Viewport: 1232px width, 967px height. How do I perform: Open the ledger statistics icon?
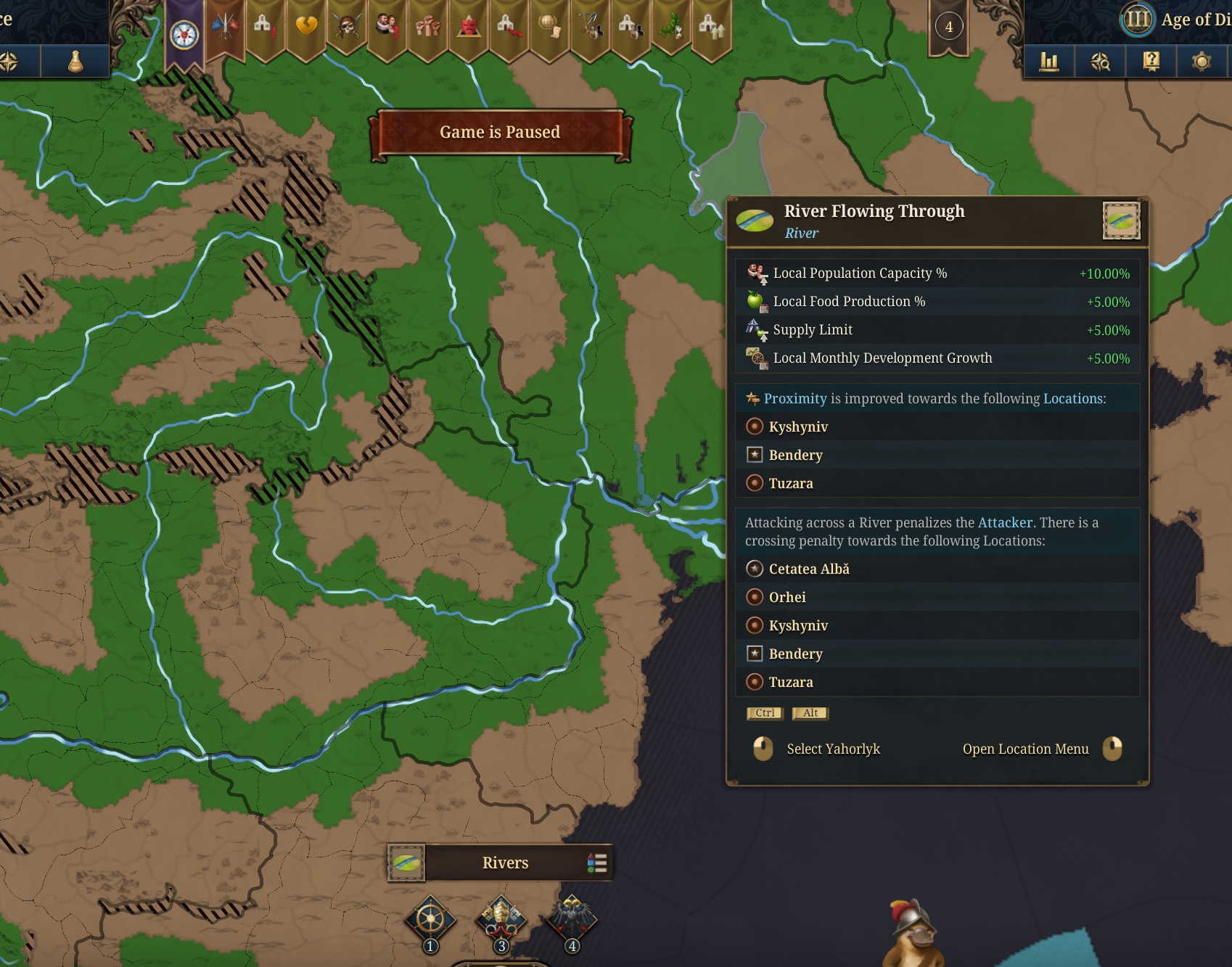point(1050,62)
